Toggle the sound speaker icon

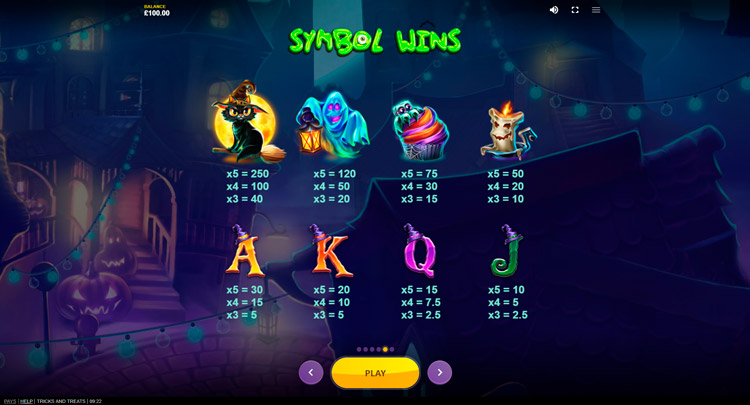point(554,10)
